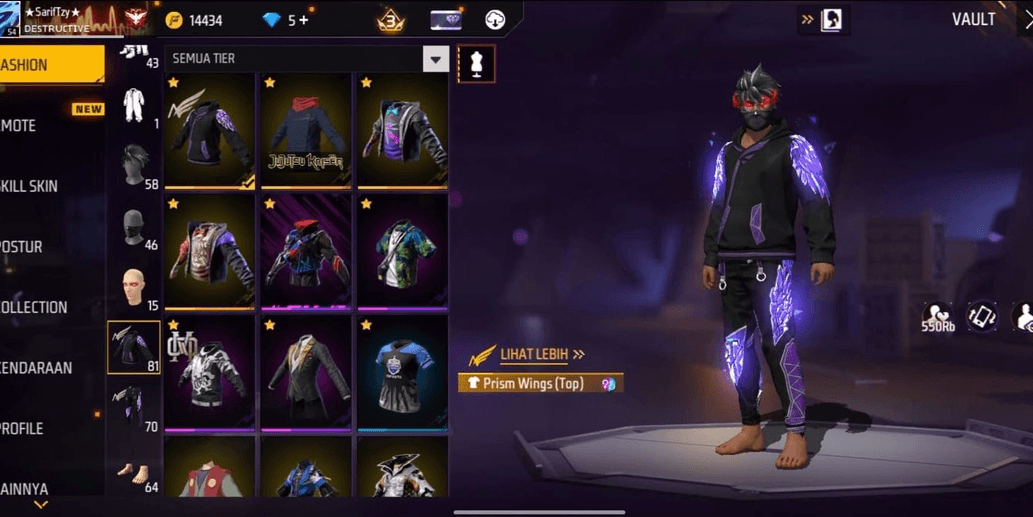
Task: Choose the Jujutsu Kaisen hoodie
Action: pos(305,131)
